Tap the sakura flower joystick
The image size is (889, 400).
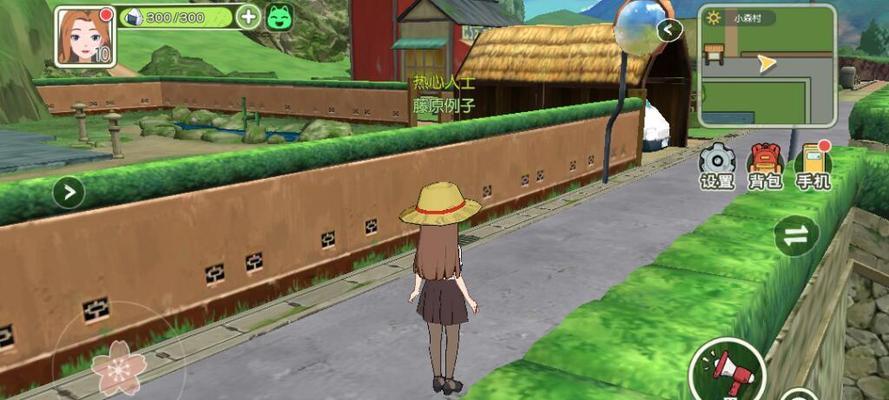118,369
